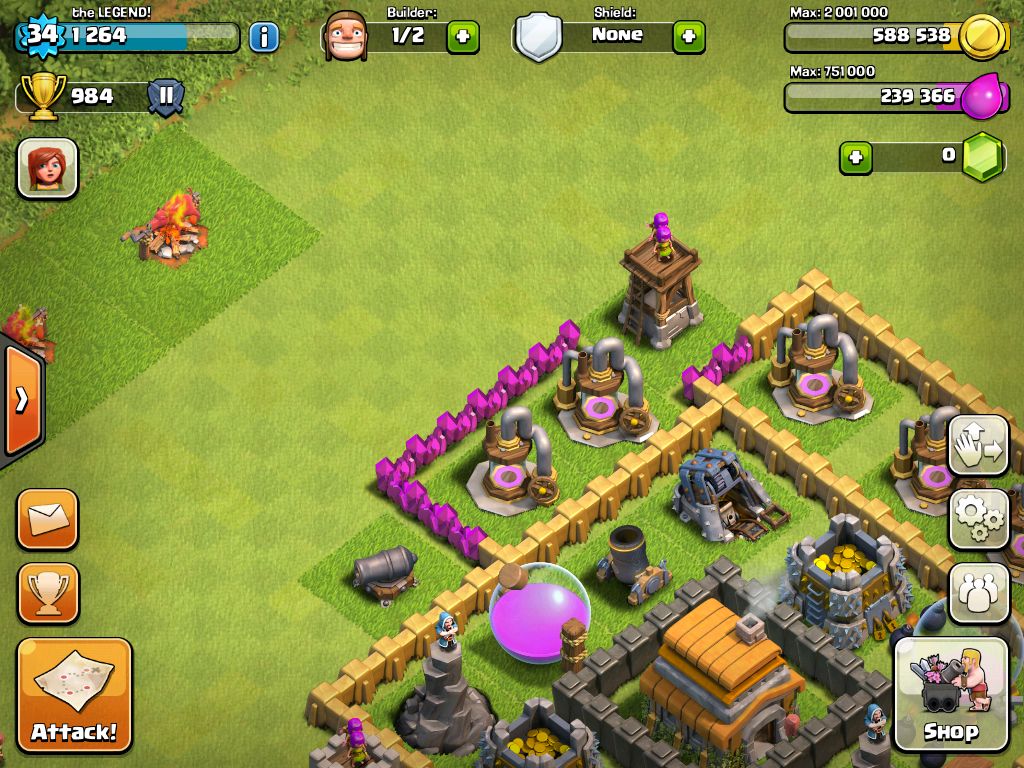Screen dimensions: 1024x768
Task: Activate the hand edit-layout button
Action: 978,445
